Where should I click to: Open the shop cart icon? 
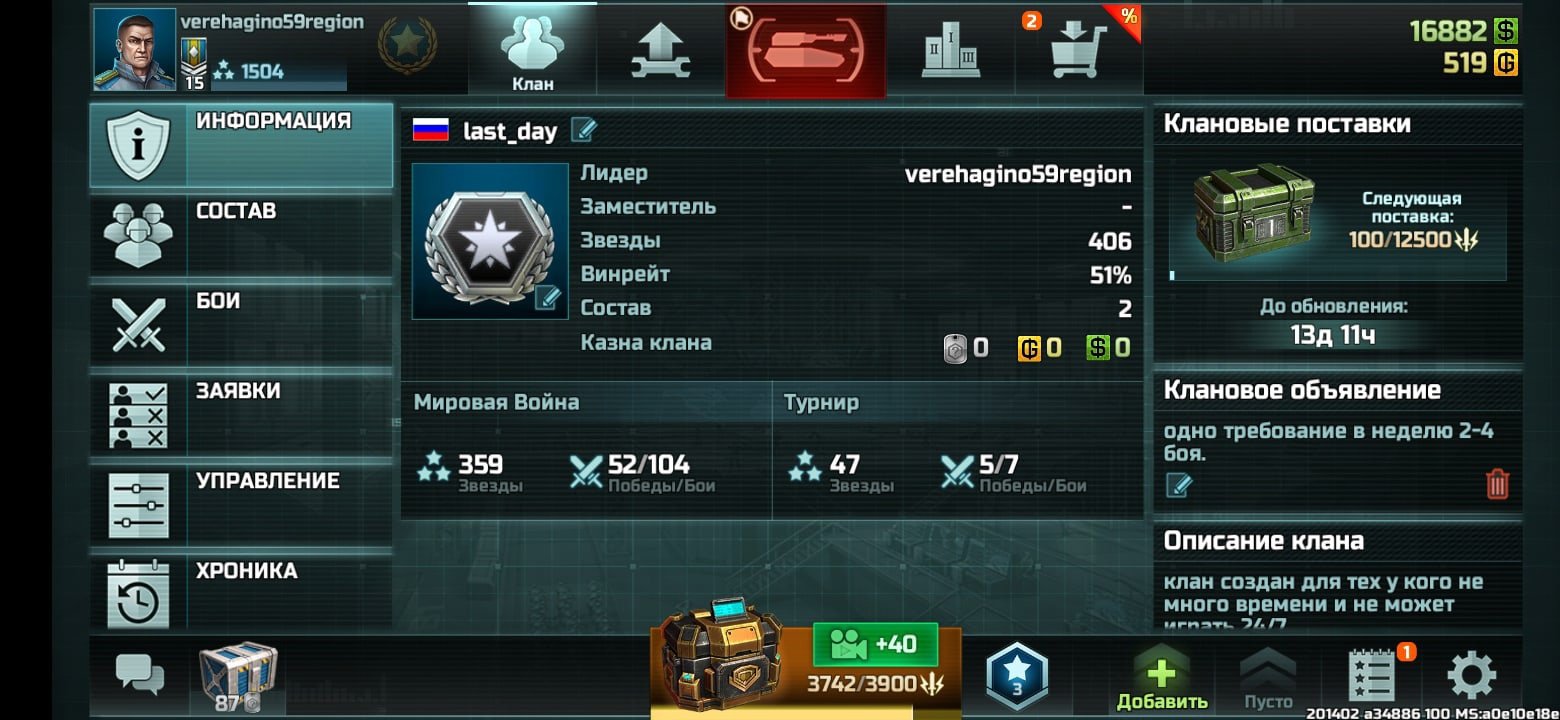(x=1078, y=52)
